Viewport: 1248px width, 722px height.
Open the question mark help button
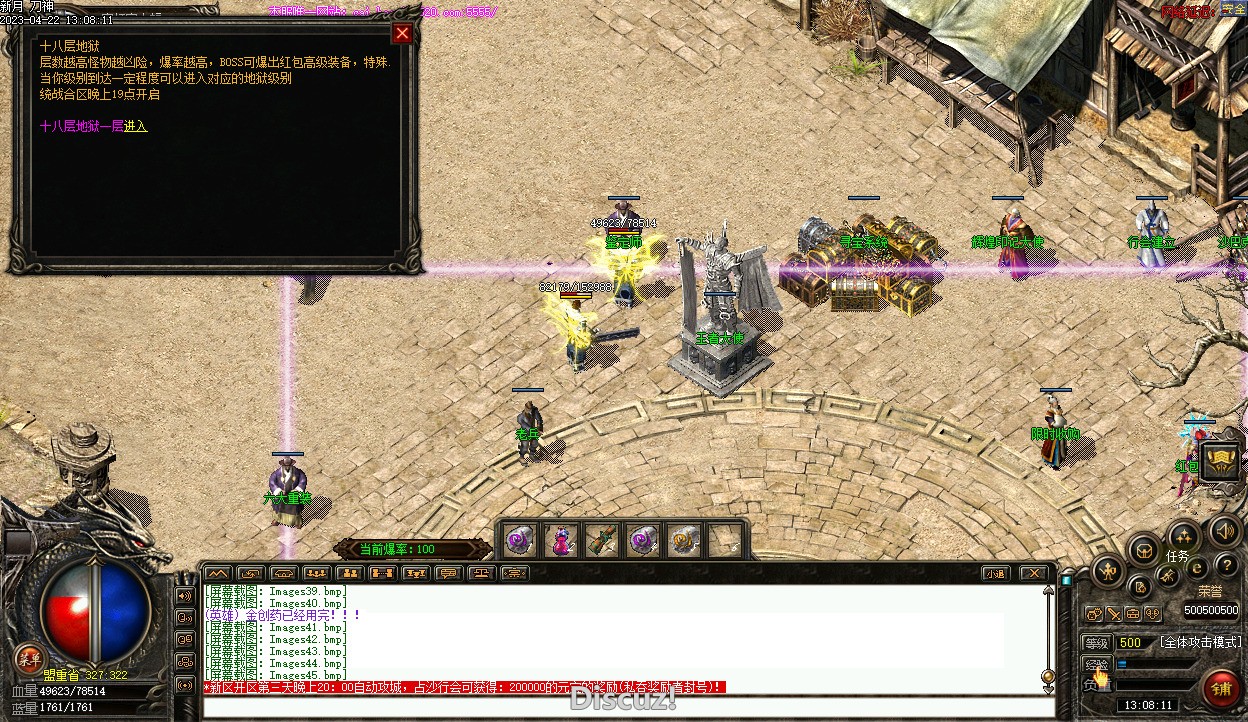(1226, 566)
